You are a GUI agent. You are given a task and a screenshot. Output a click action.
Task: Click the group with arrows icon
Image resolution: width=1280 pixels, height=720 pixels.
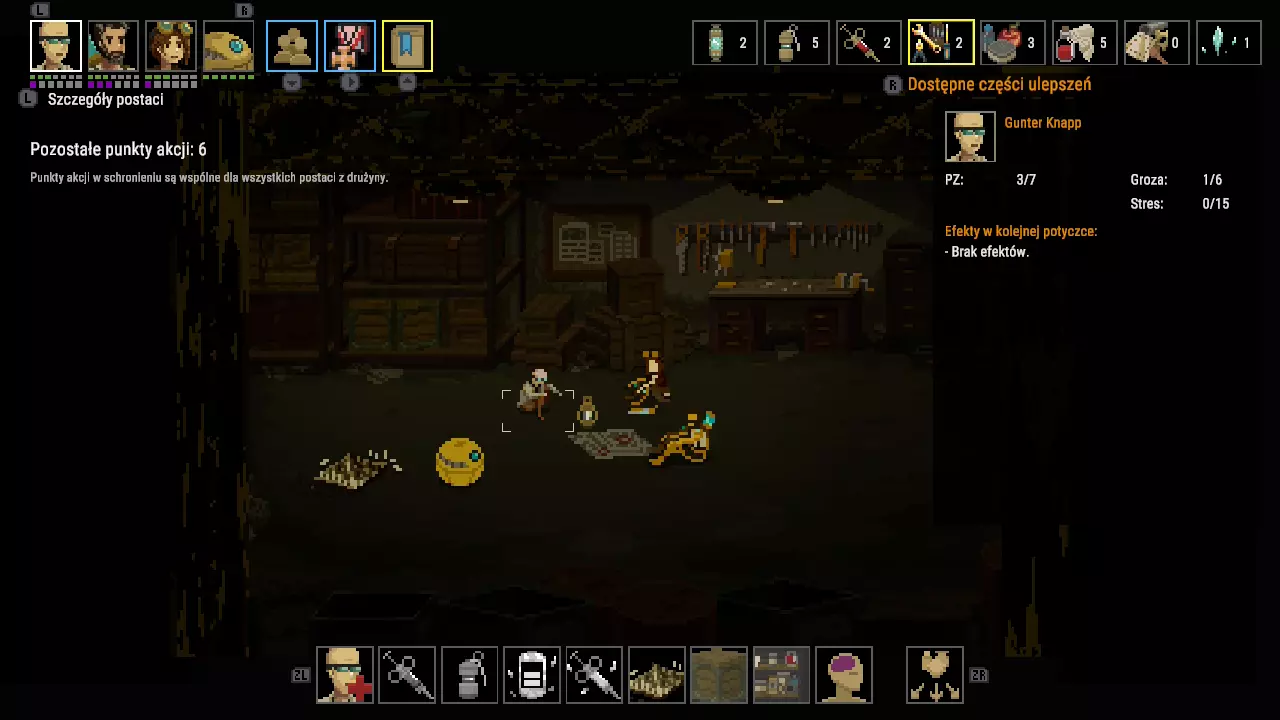click(x=935, y=675)
